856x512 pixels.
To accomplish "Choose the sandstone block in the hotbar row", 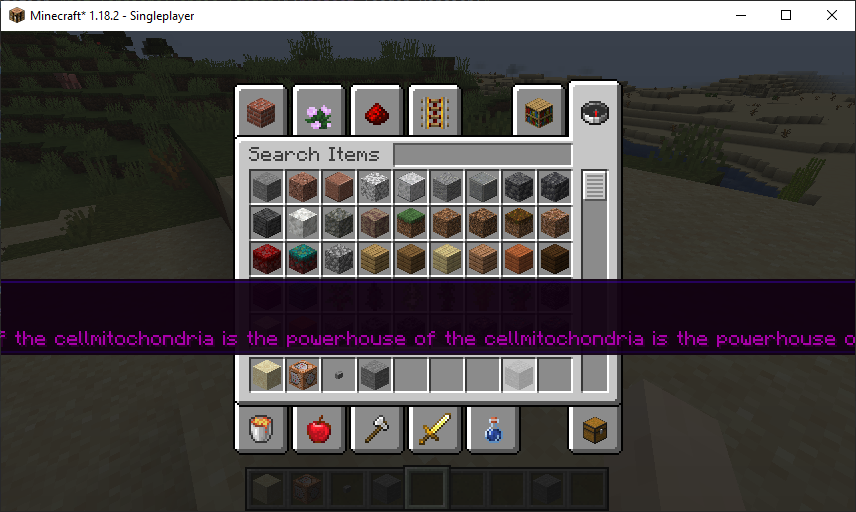I will pyautogui.click(x=267, y=375).
